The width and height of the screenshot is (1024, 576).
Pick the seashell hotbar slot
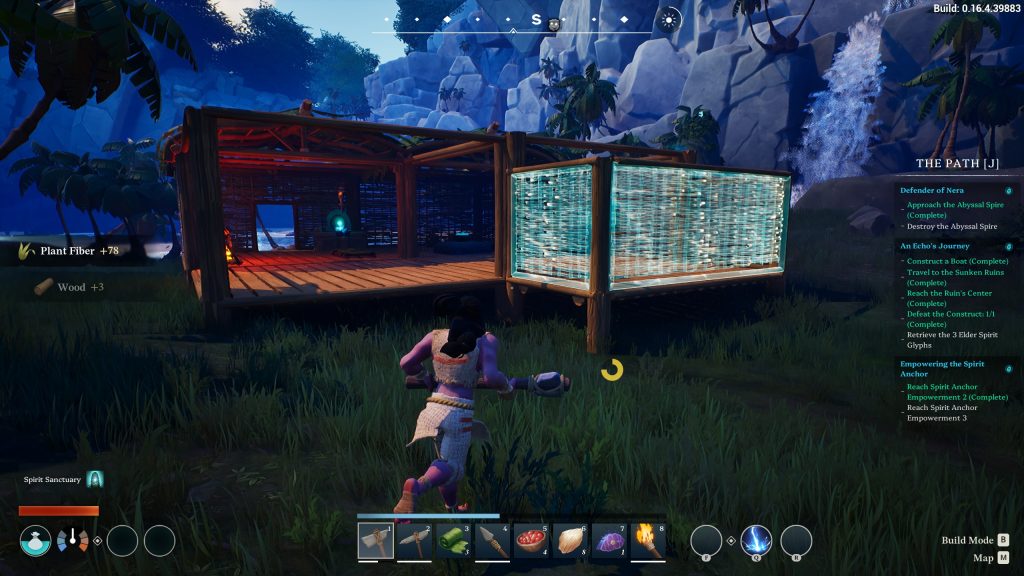tap(572, 541)
